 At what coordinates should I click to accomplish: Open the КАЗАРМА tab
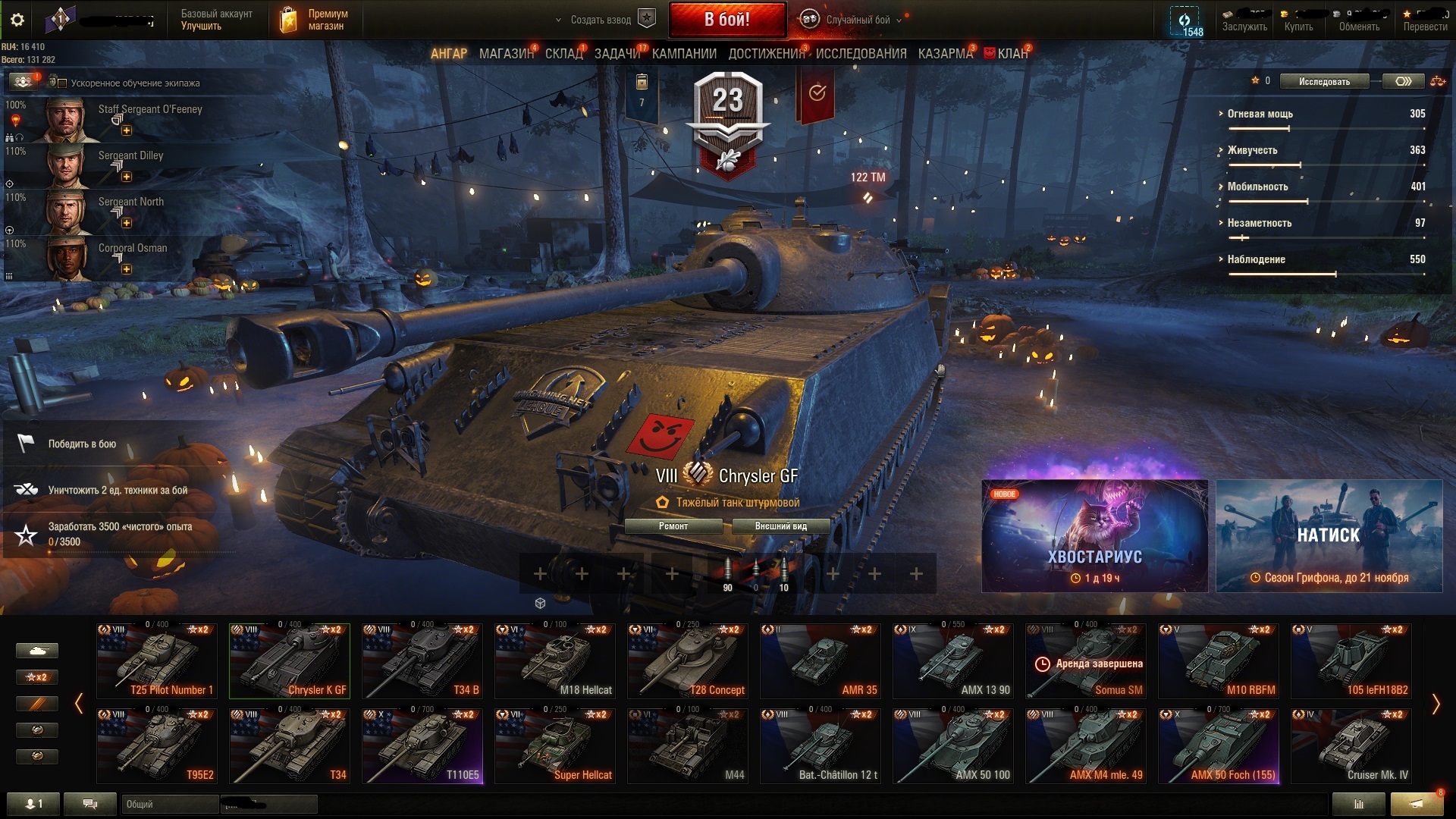coord(944,54)
